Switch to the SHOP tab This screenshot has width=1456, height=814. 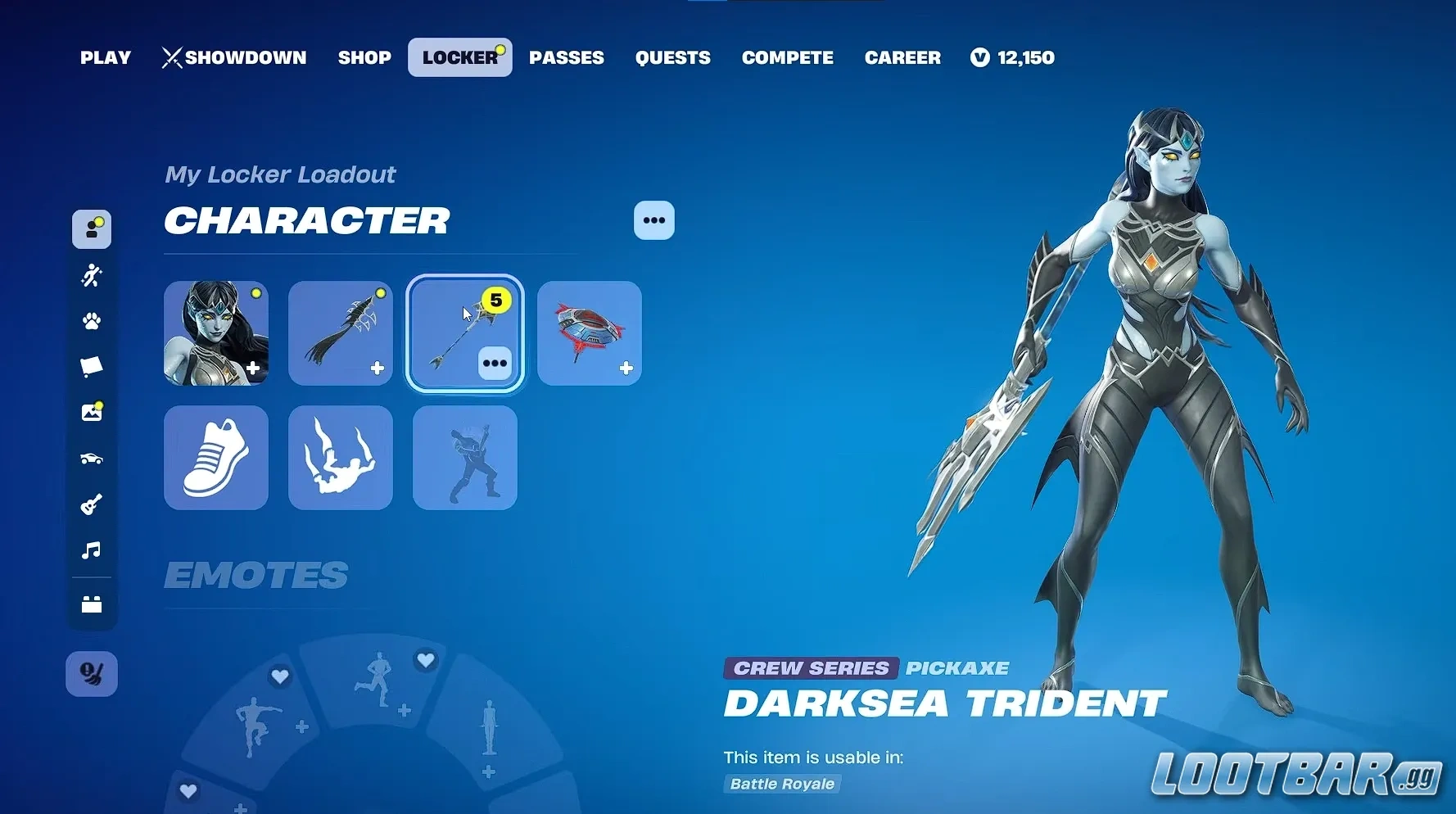click(364, 57)
